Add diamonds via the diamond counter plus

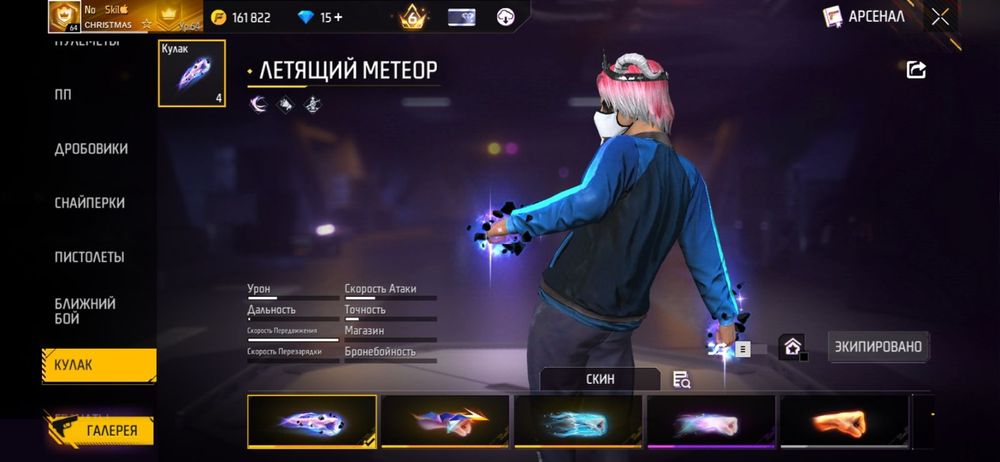click(336, 17)
